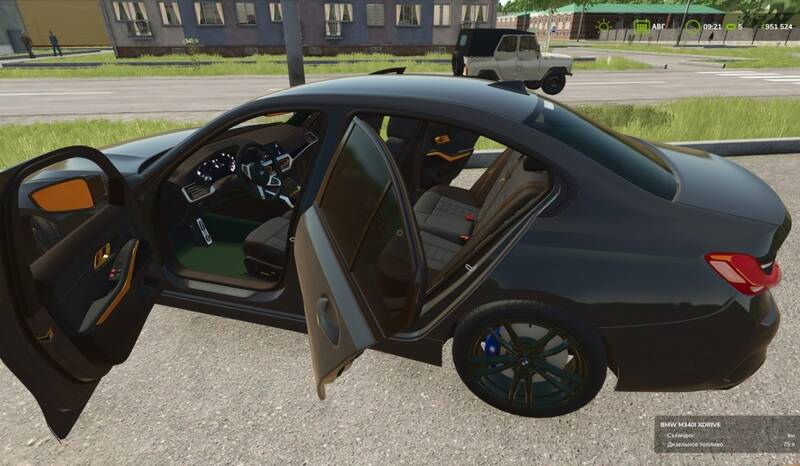
Task: Select the BMW M340i xDrive info panel
Action: pos(727,435)
